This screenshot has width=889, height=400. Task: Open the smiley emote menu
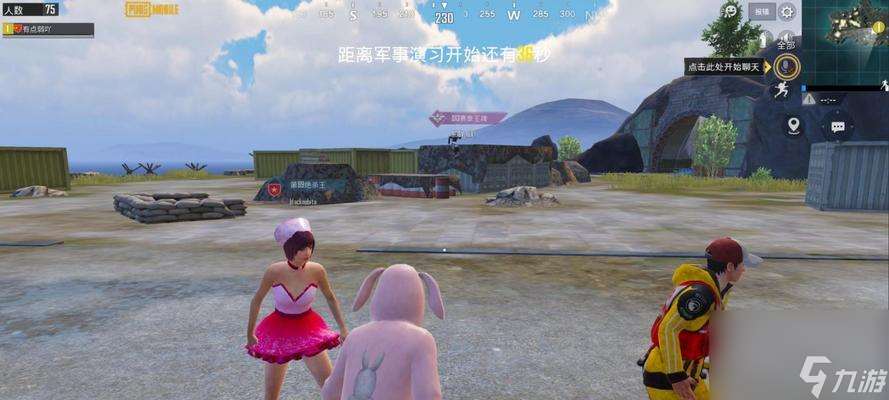point(731,12)
